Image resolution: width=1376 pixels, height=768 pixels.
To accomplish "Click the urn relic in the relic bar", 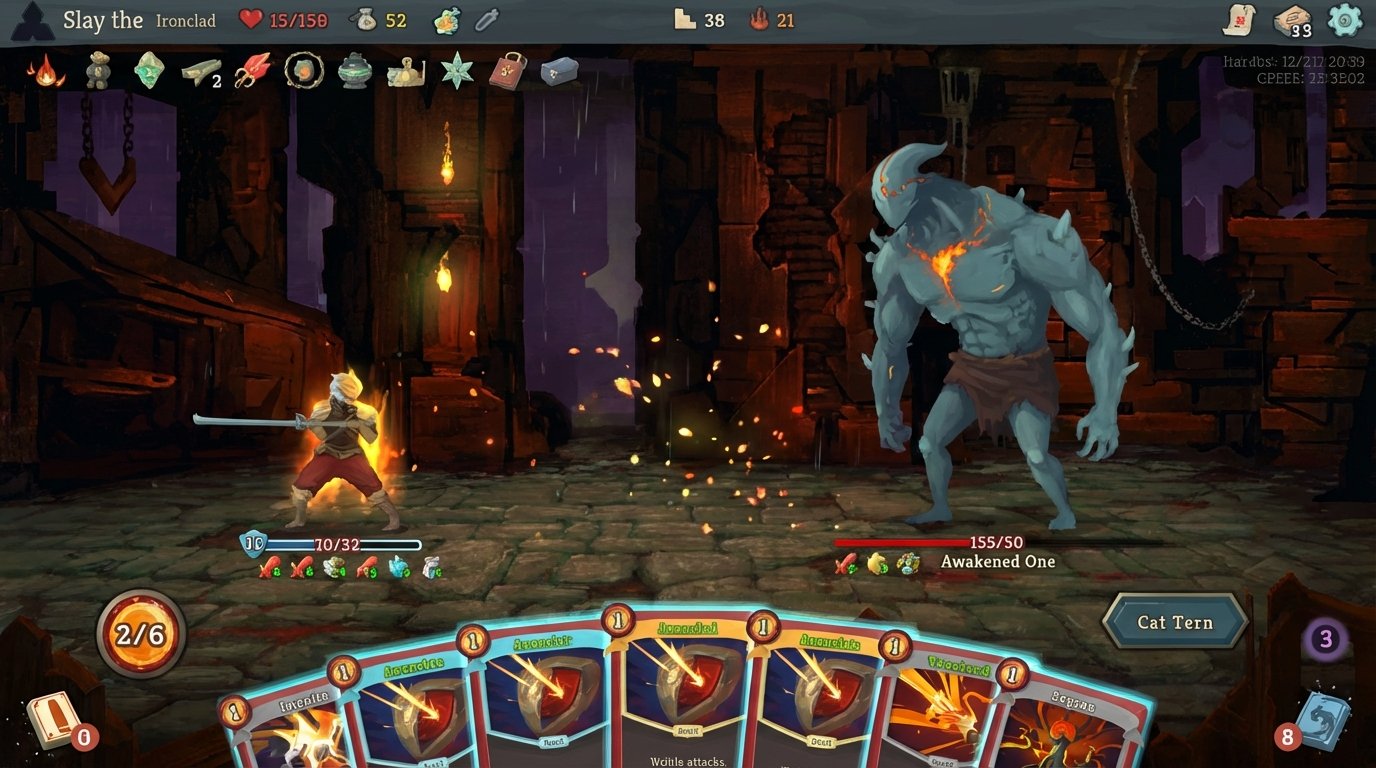I will (x=353, y=72).
